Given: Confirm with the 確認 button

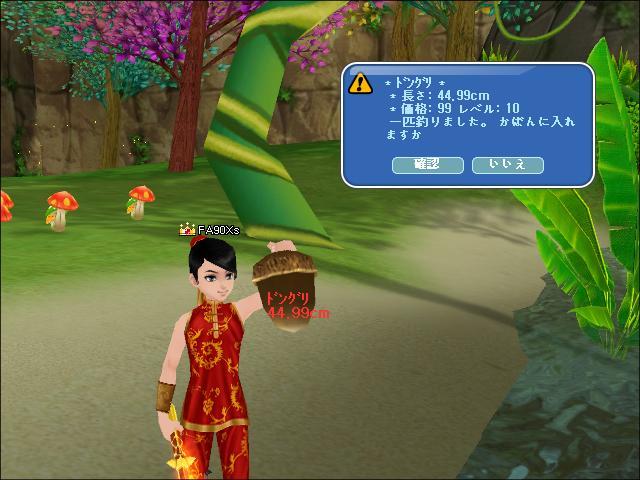Looking at the screenshot, I should [x=427, y=165].
